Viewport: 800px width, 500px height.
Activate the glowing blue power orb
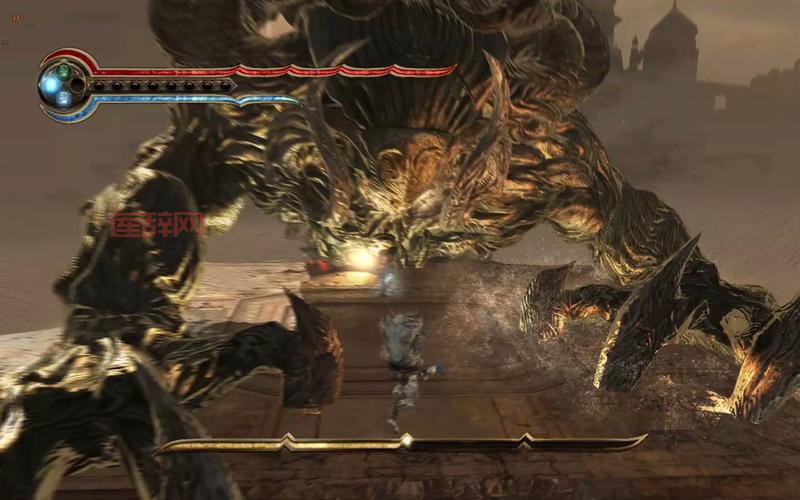(51, 86)
